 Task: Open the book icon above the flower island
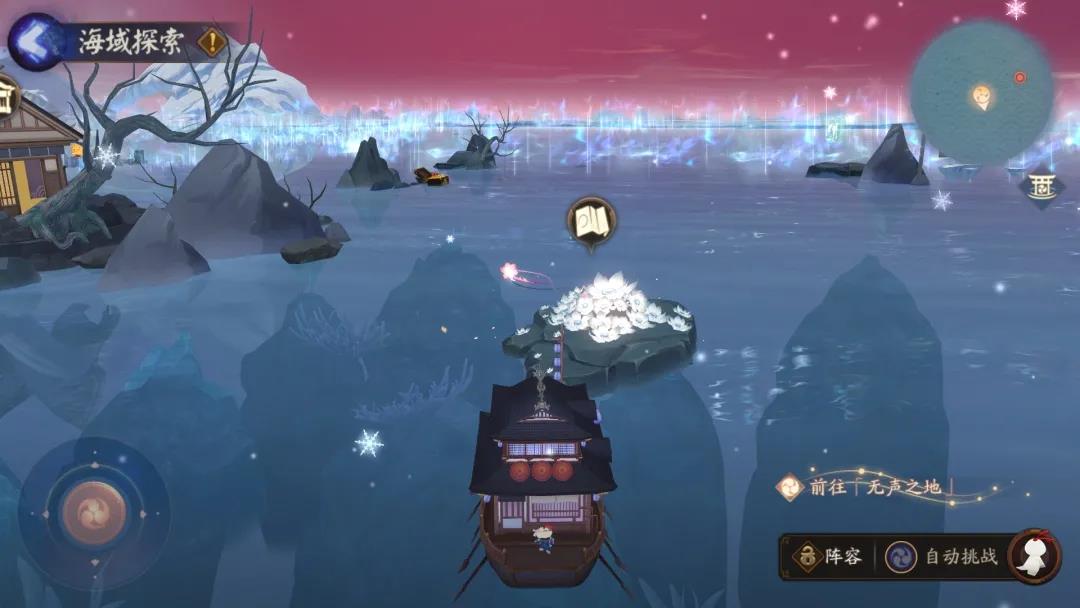click(x=591, y=220)
